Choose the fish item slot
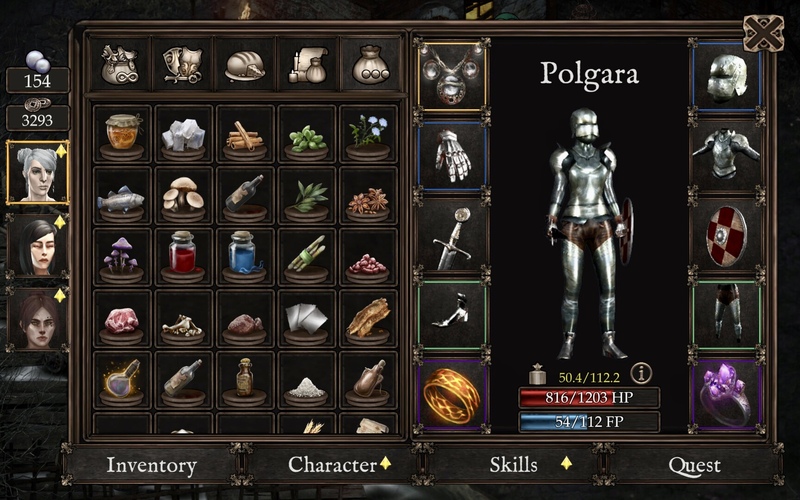 [x=122, y=196]
